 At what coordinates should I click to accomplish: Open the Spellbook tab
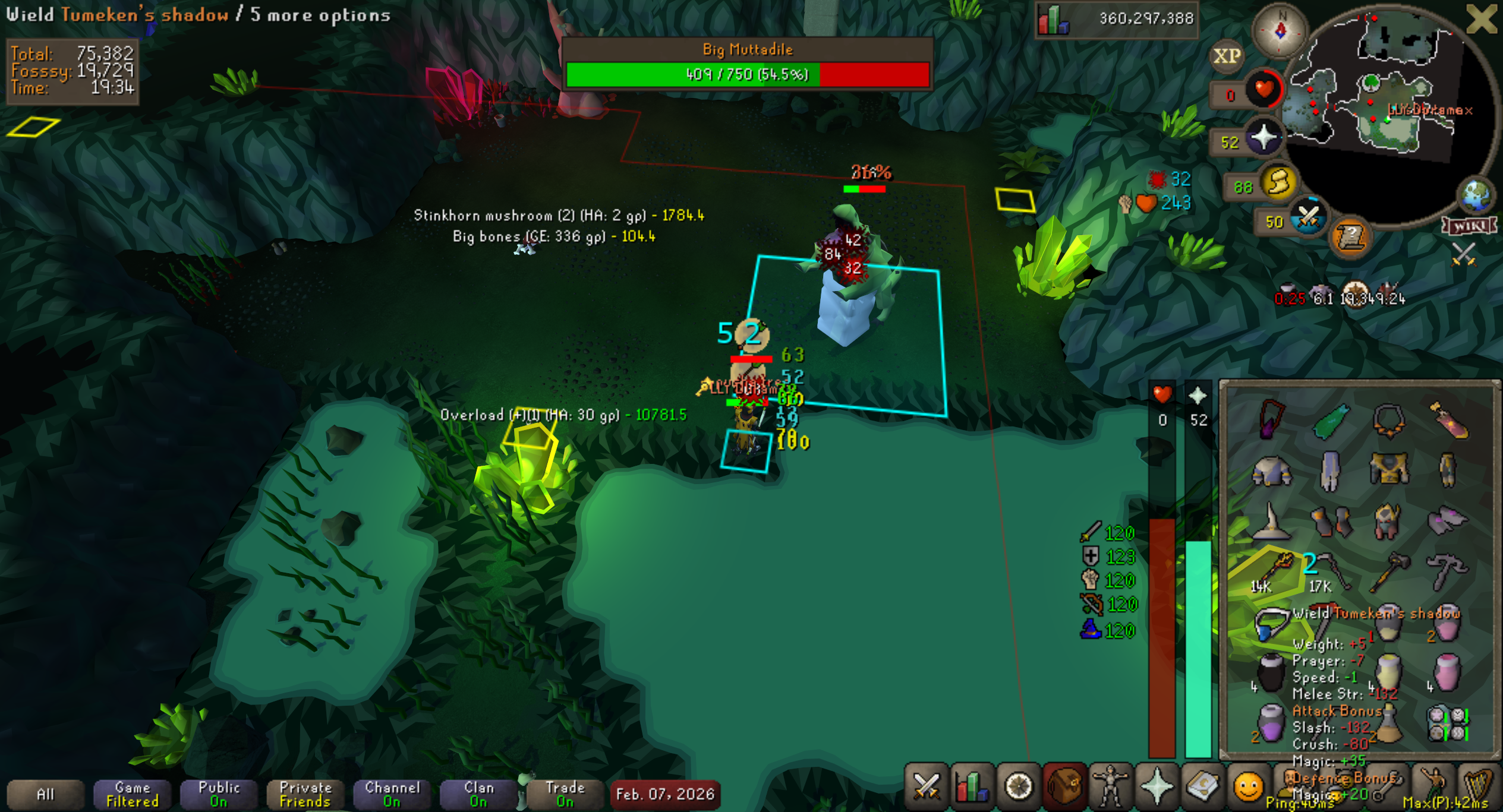1202,787
